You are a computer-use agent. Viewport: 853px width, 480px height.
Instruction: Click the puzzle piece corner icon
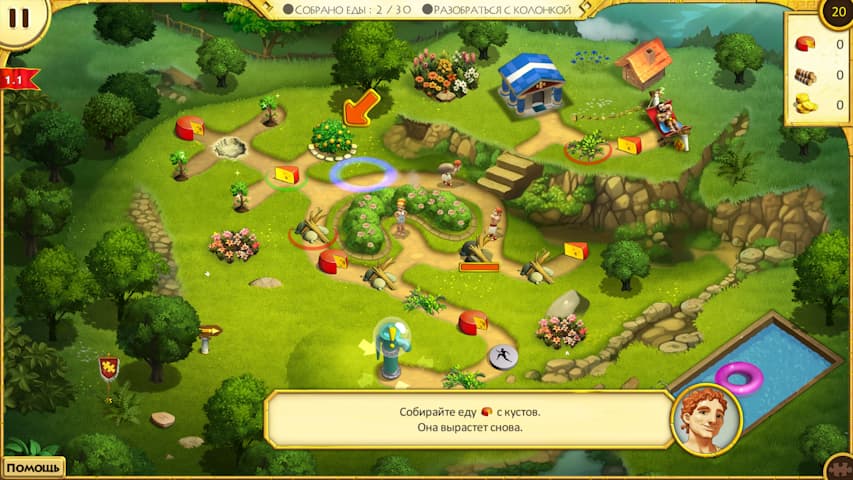[x=840, y=468]
